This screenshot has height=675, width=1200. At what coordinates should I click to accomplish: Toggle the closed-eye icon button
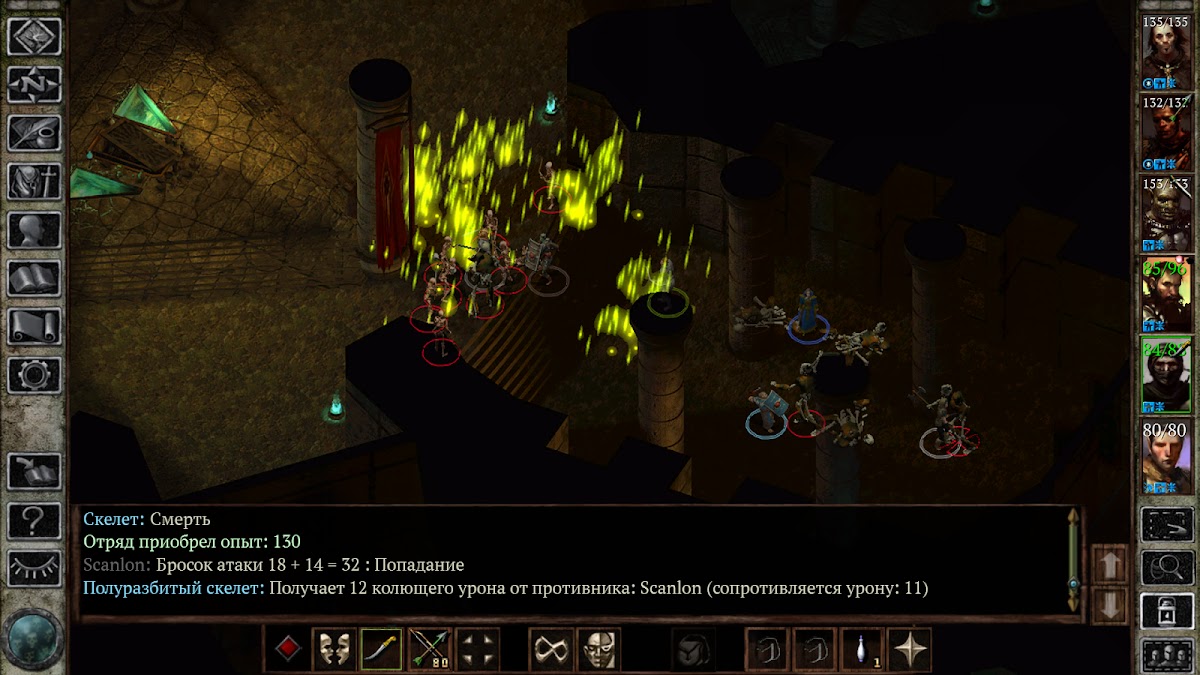click(34, 567)
